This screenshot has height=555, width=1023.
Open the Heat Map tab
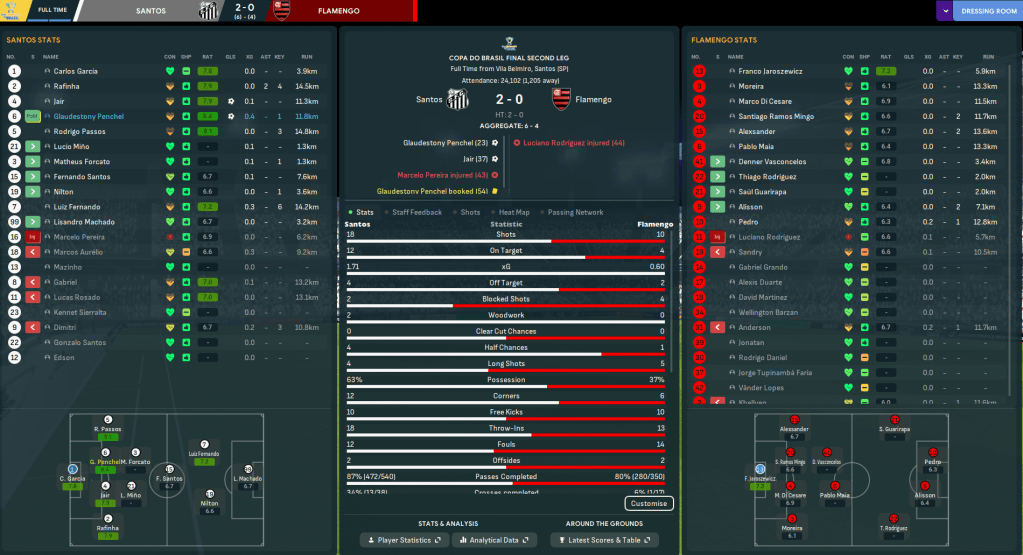(x=514, y=212)
